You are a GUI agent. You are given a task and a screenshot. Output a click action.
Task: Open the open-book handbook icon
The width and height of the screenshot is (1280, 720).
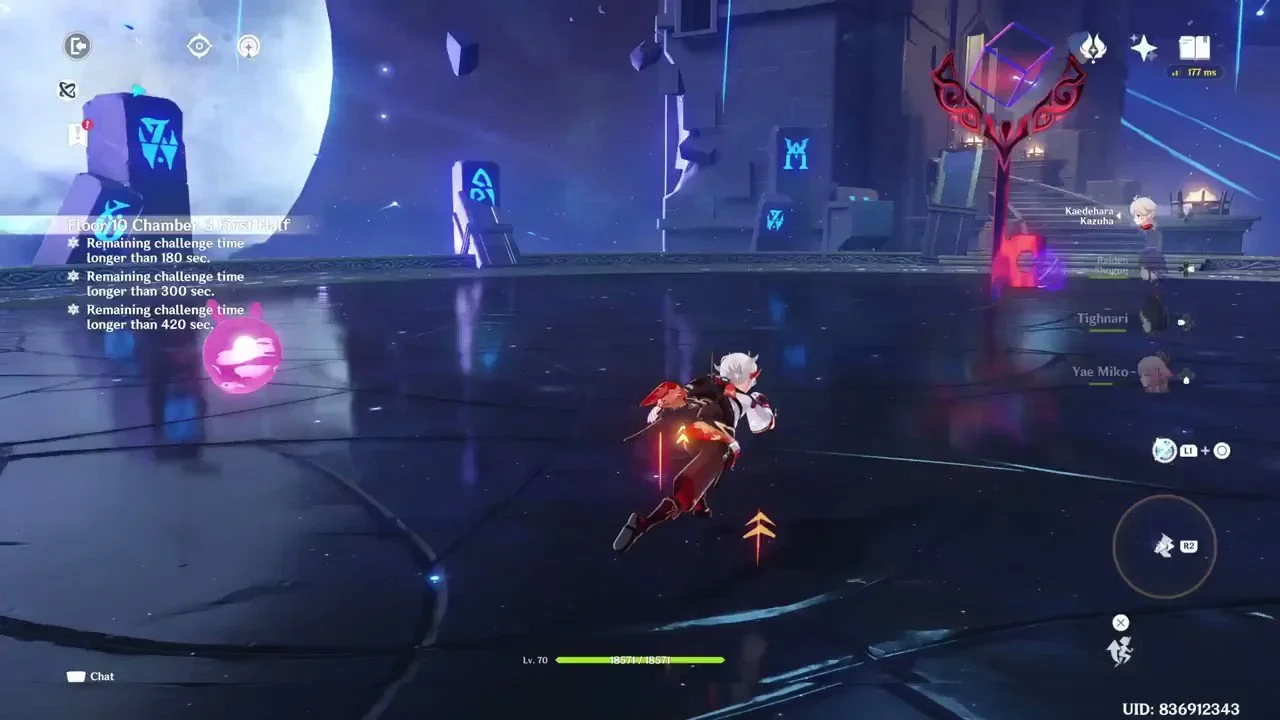[1194, 47]
